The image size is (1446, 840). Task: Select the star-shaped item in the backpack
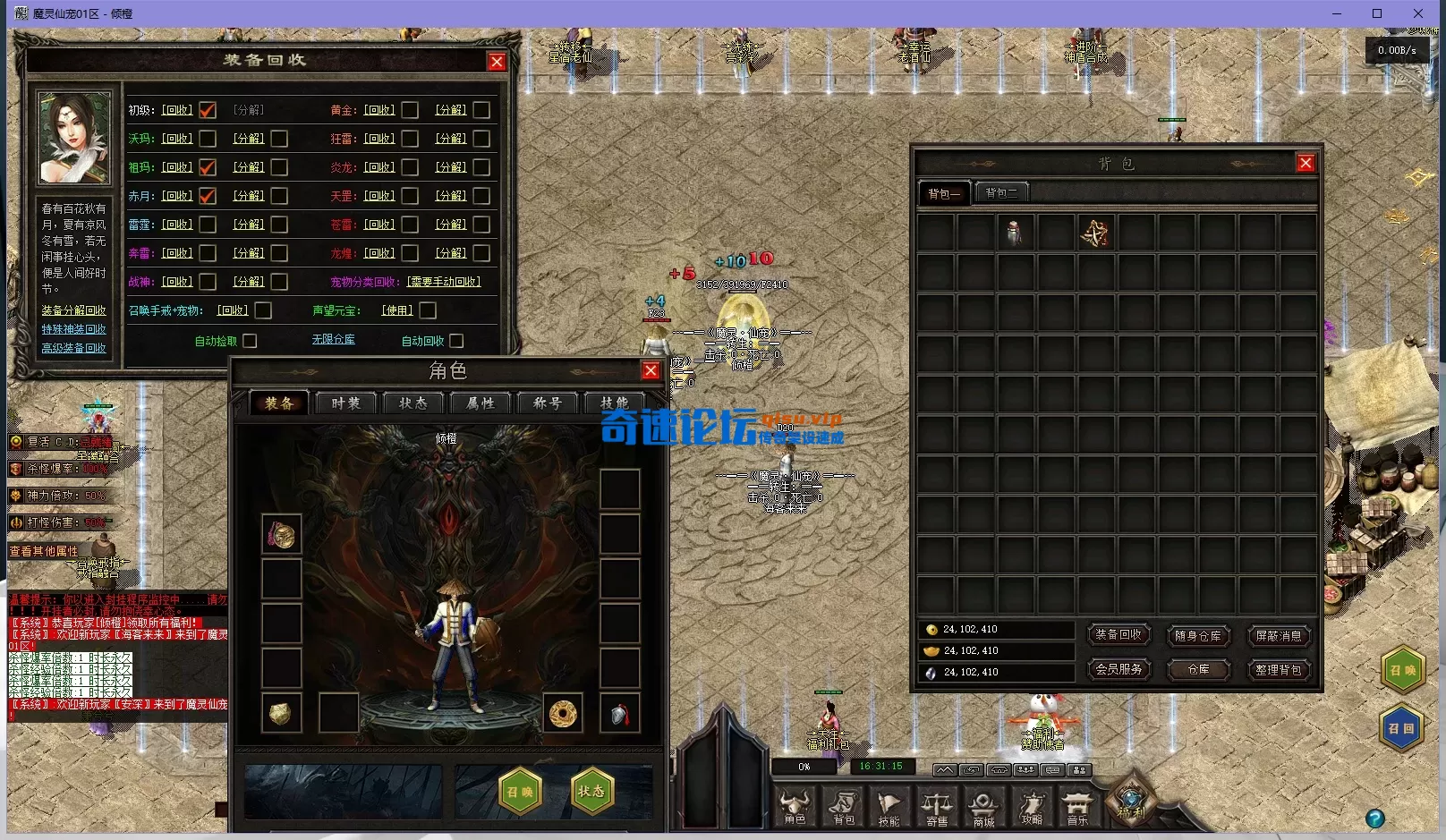(1095, 233)
